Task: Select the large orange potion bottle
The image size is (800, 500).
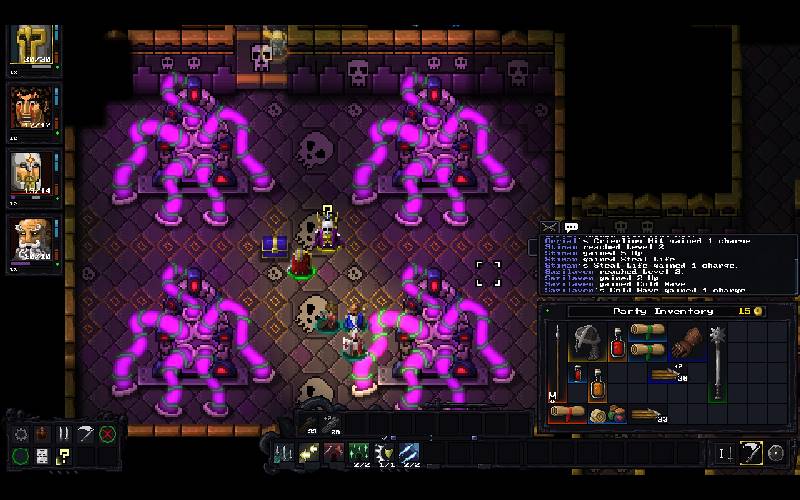Action: pos(598,384)
